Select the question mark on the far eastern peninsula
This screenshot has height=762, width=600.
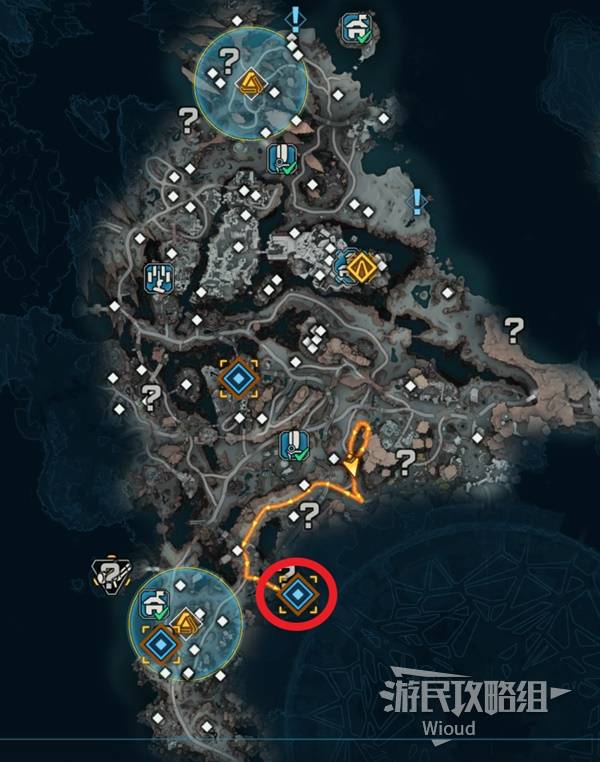[514, 327]
